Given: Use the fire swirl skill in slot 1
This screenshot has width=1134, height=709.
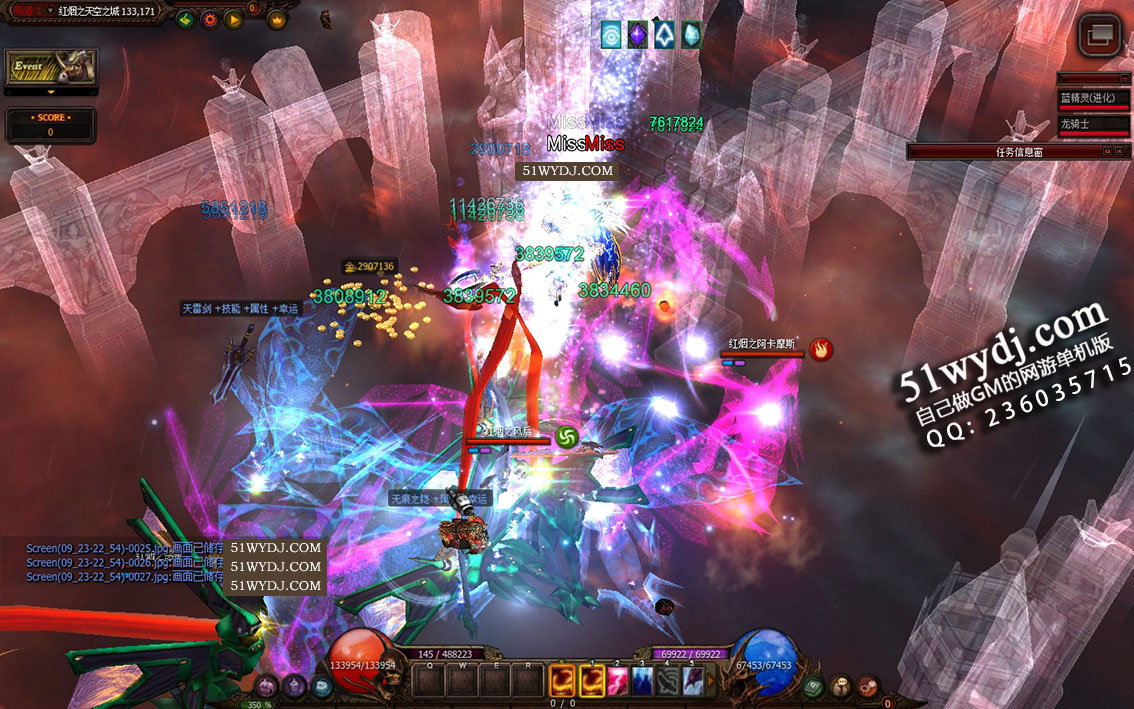Looking at the screenshot, I should 592,681.
